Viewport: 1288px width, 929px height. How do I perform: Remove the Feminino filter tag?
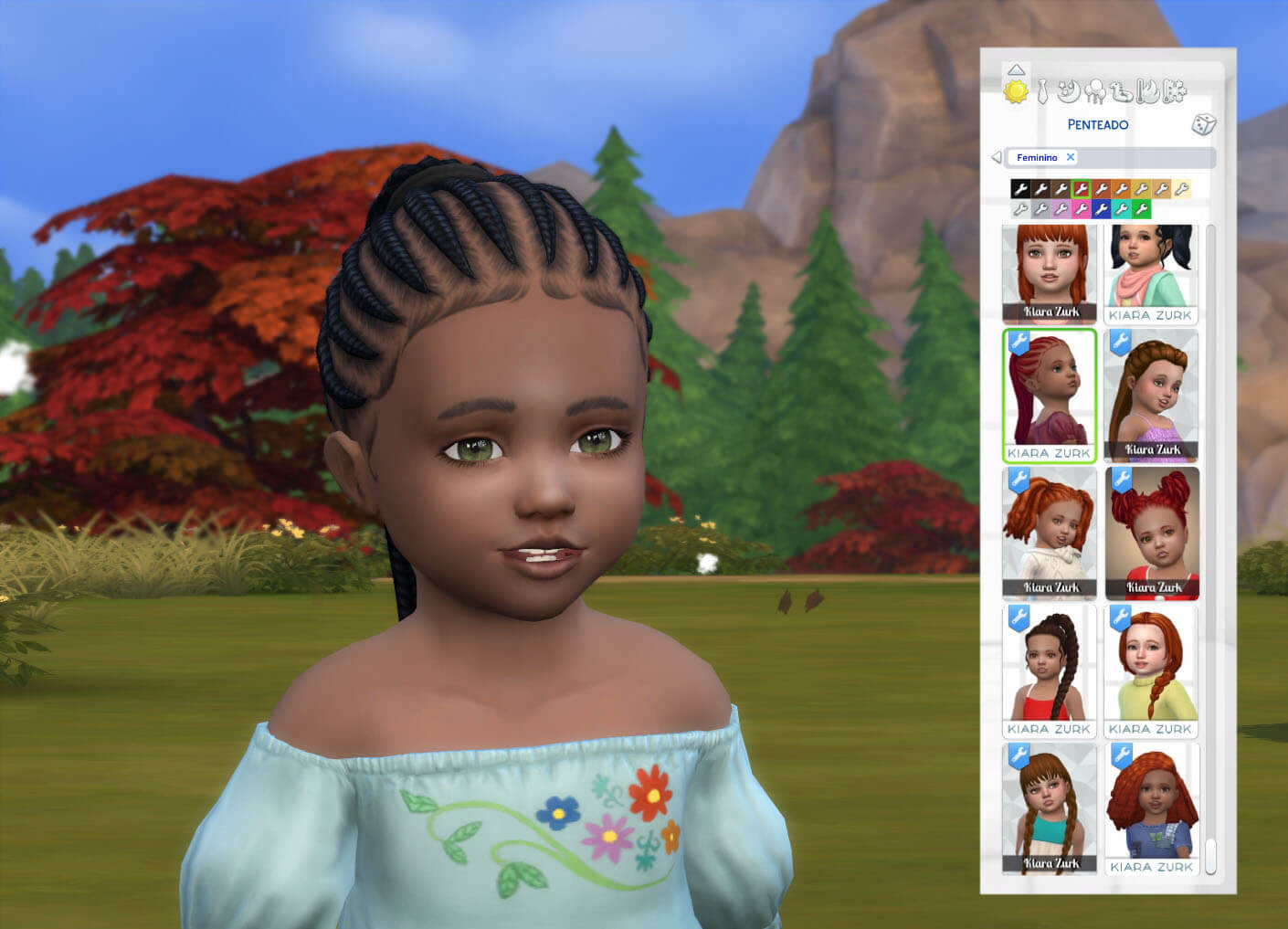coord(1071,157)
